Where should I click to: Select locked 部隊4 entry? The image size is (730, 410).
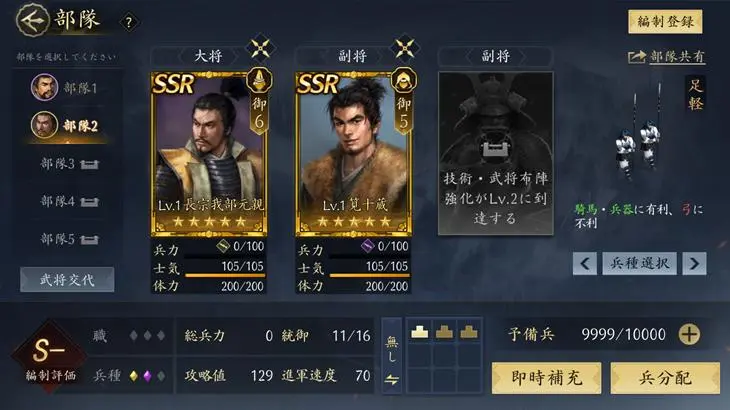tap(68, 201)
